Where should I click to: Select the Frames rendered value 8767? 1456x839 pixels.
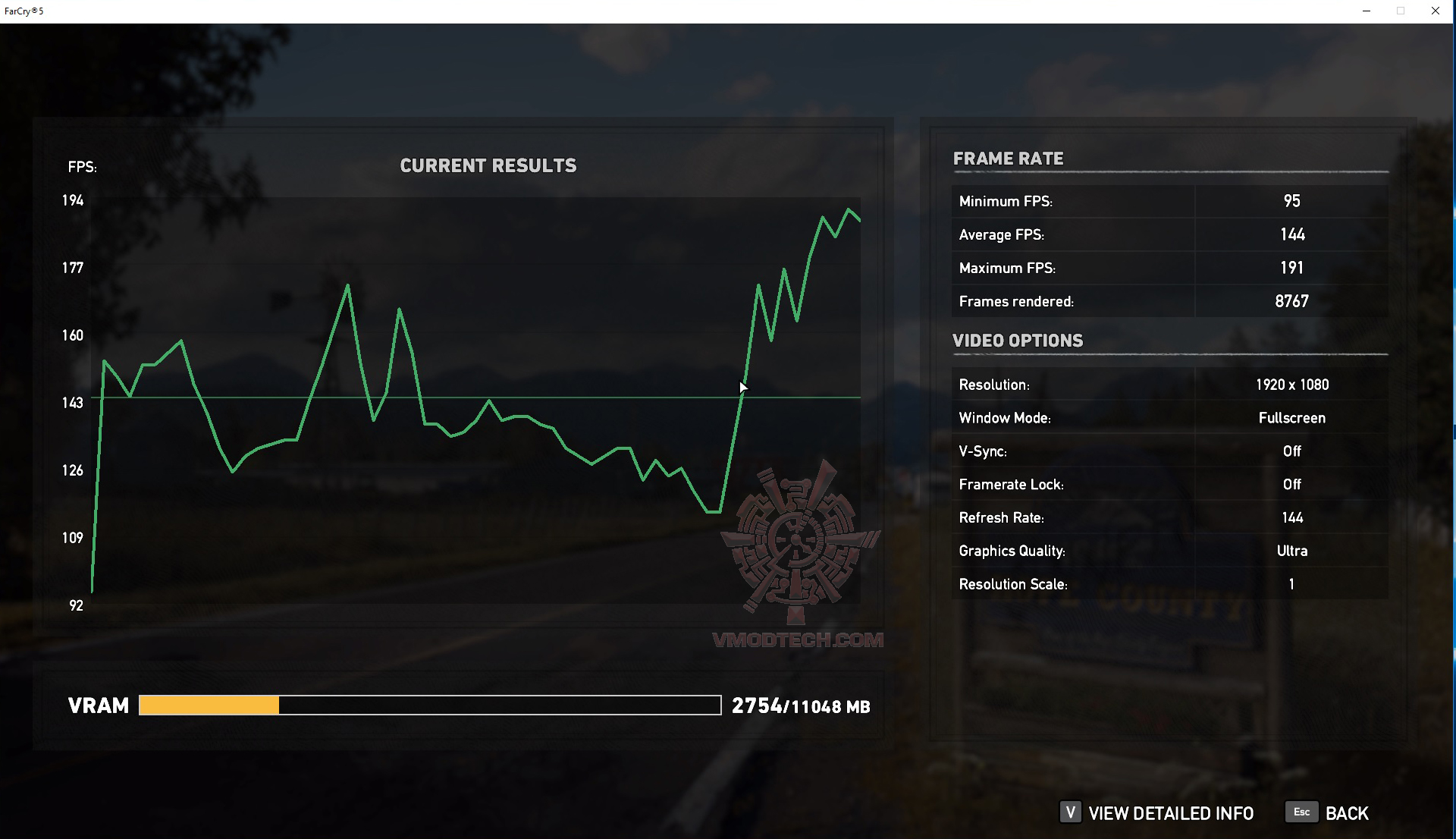click(x=1291, y=300)
